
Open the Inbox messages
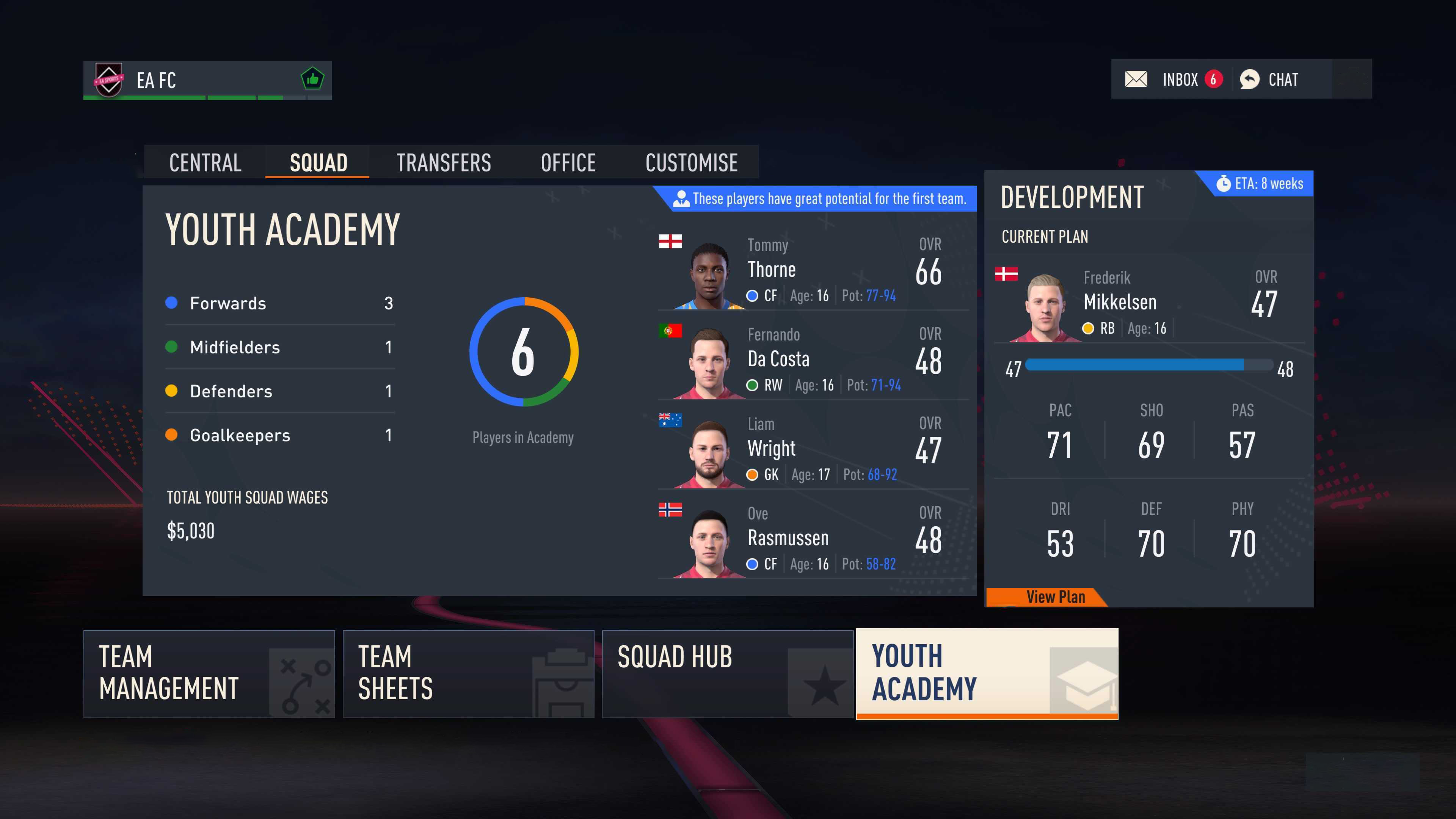(x=1173, y=79)
